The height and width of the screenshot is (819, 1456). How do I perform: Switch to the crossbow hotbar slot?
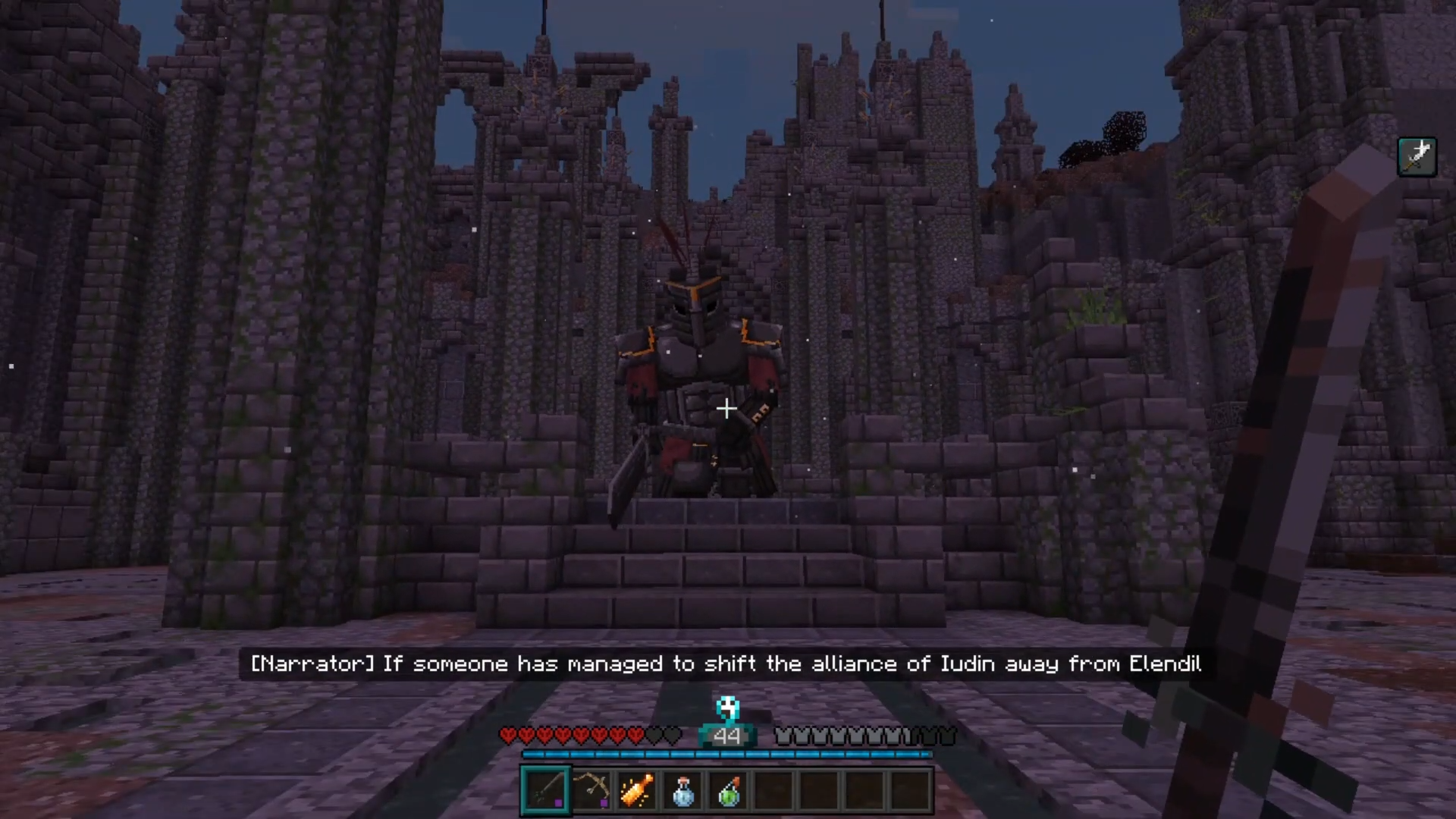point(591,790)
